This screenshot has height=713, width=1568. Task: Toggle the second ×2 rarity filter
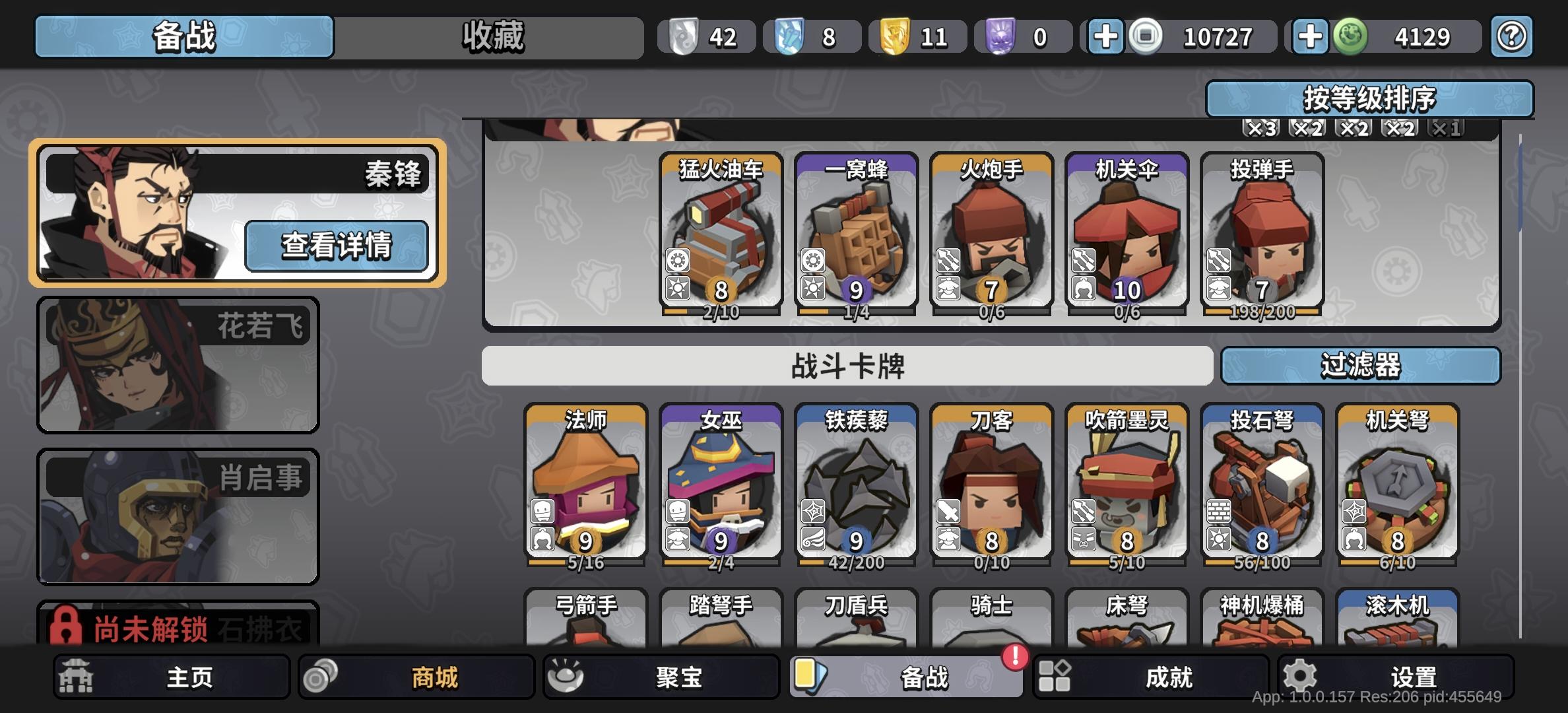(x=1353, y=129)
